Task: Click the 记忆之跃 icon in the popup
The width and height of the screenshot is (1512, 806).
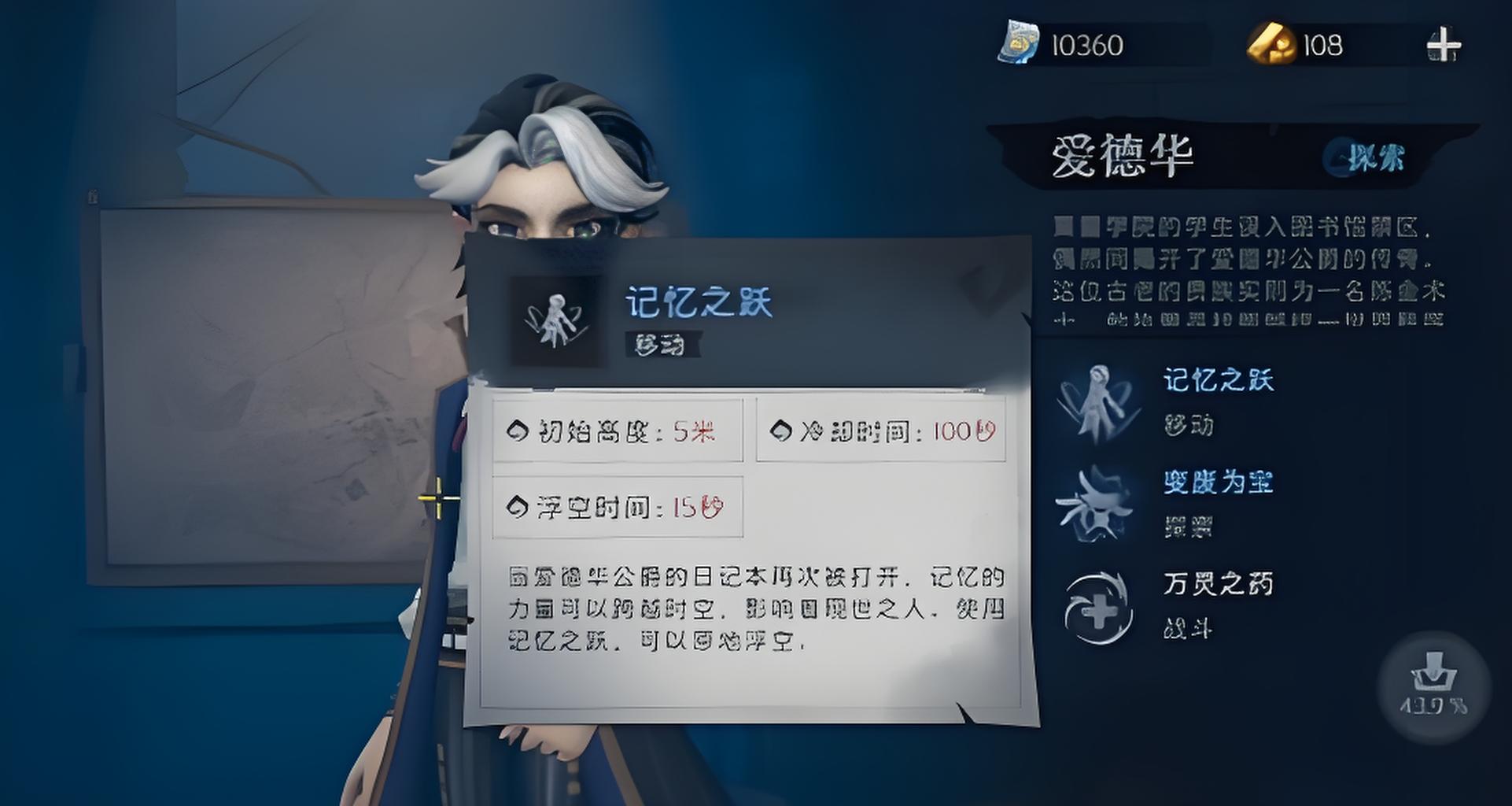Action: (x=558, y=320)
